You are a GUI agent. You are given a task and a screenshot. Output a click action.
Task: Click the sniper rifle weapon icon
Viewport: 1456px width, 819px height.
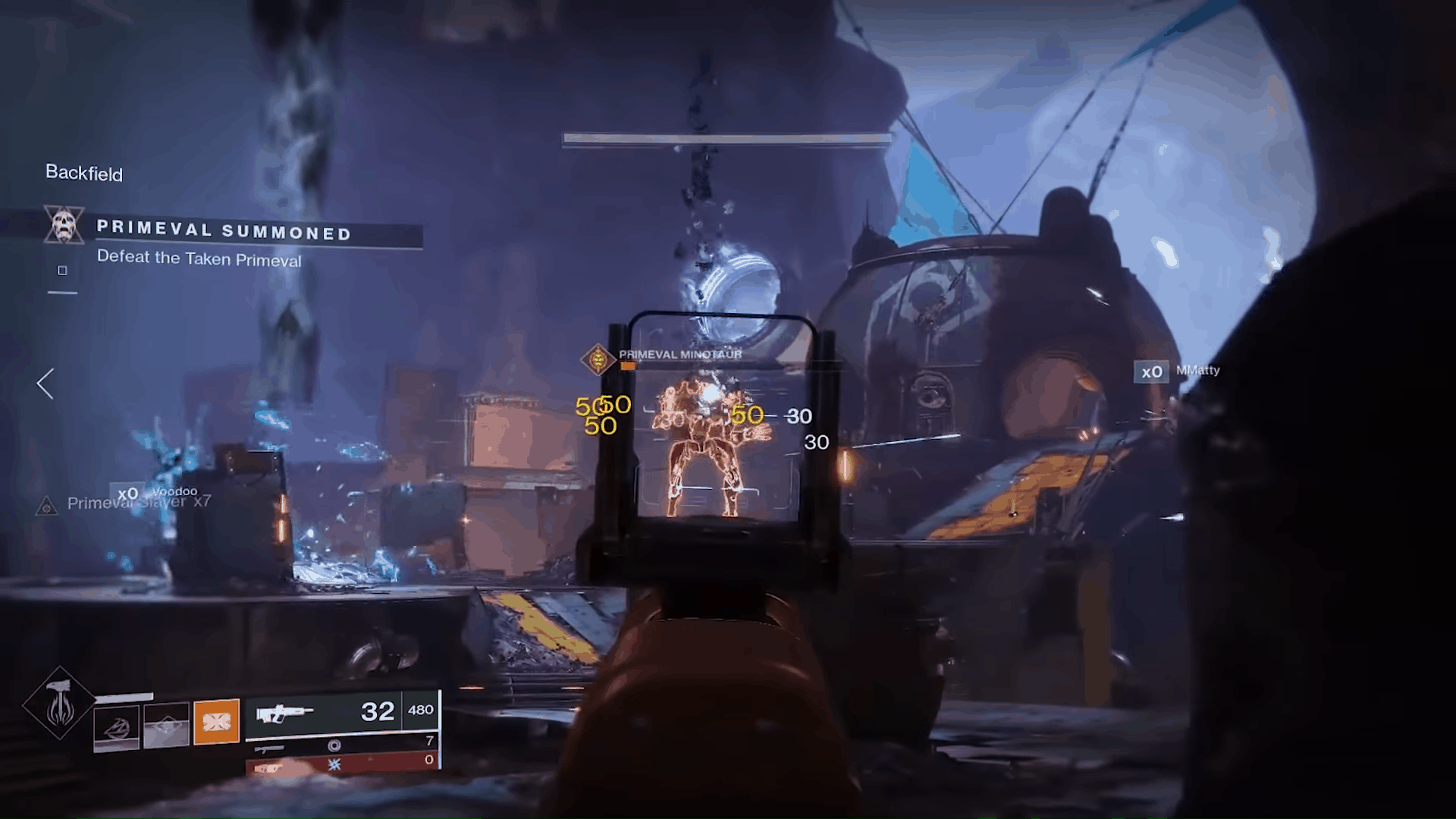click(x=270, y=749)
